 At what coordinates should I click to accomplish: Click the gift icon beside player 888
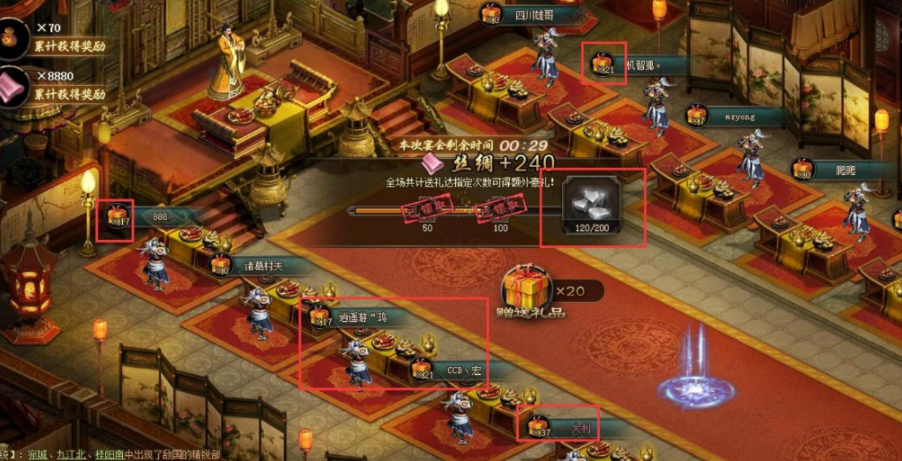pos(117,216)
